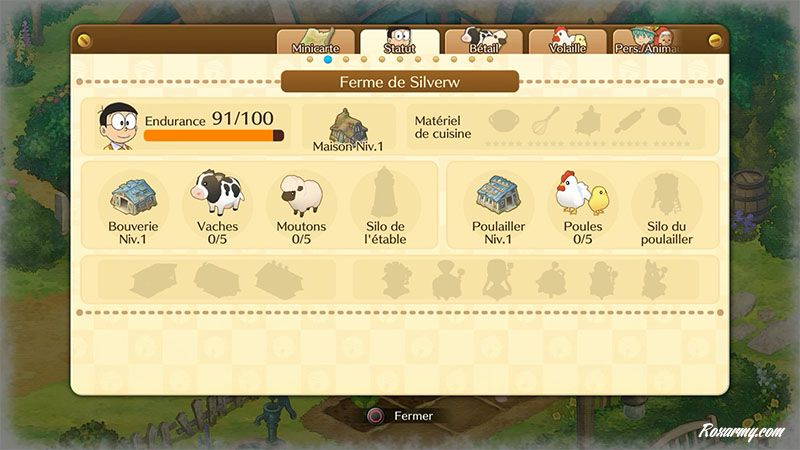Click the Moutons sheep icon
The width and height of the screenshot is (800, 450).
[301, 194]
